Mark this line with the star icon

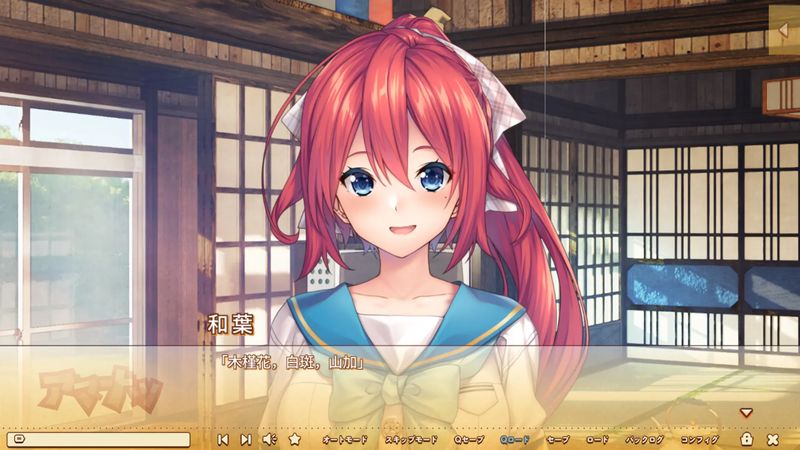(294, 439)
